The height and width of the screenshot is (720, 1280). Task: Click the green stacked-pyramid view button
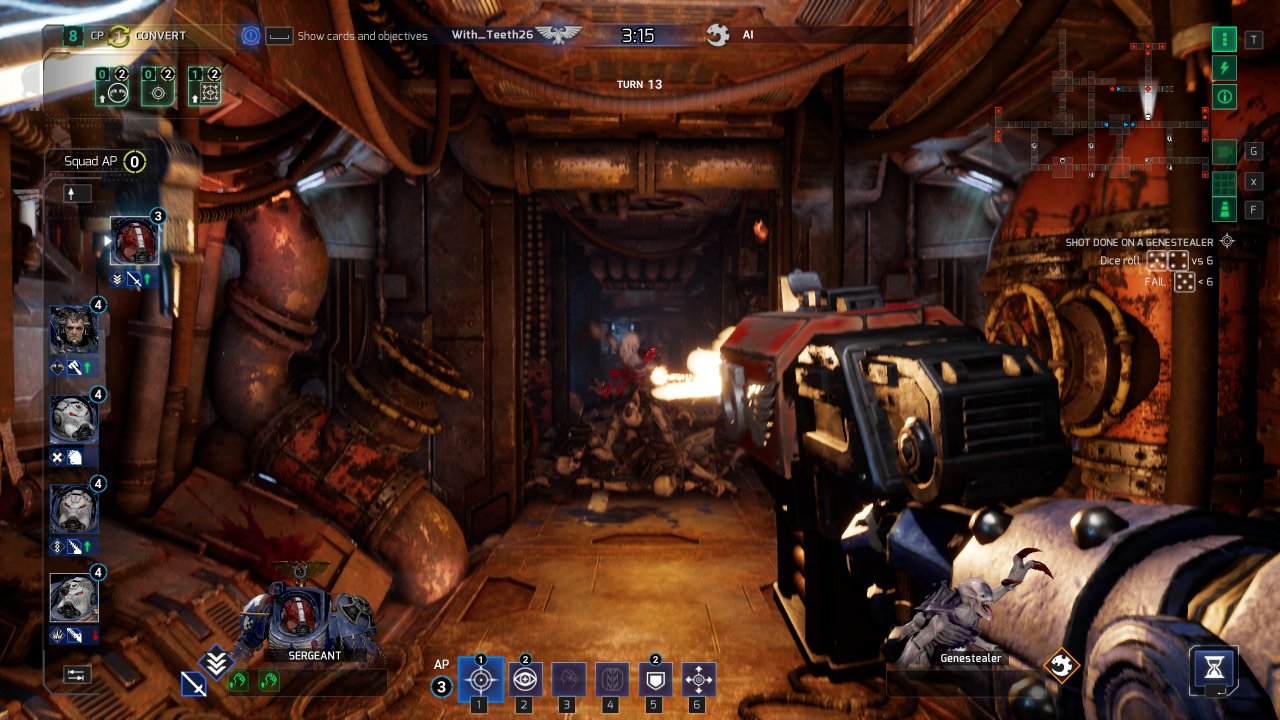pos(1224,210)
